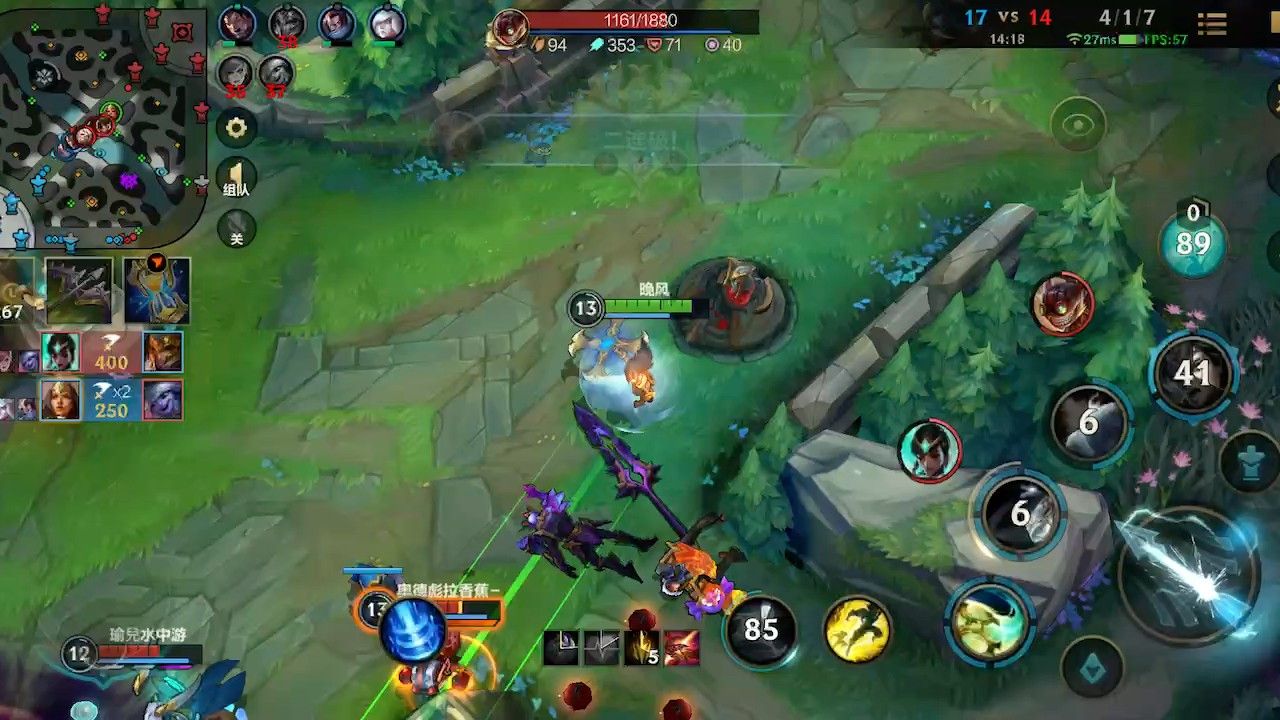
Task: Tap the tower-target button
Action: coord(1250,461)
